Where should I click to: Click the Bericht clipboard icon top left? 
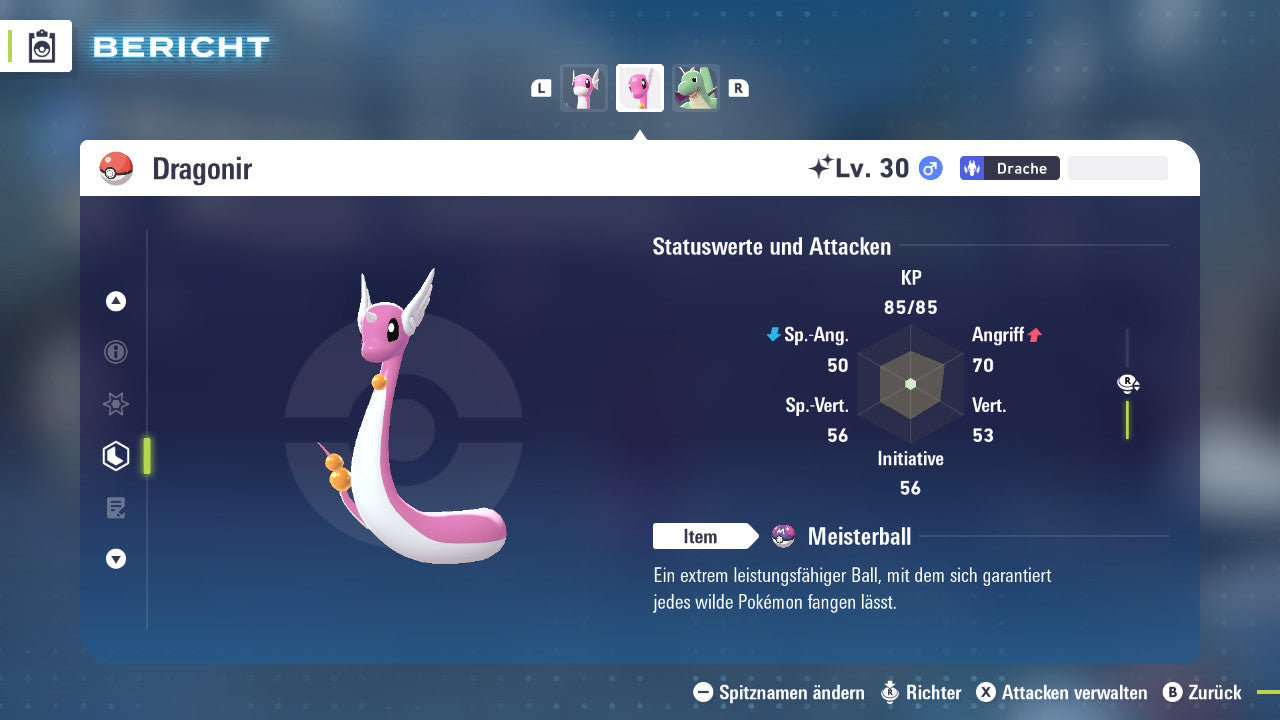coord(42,46)
